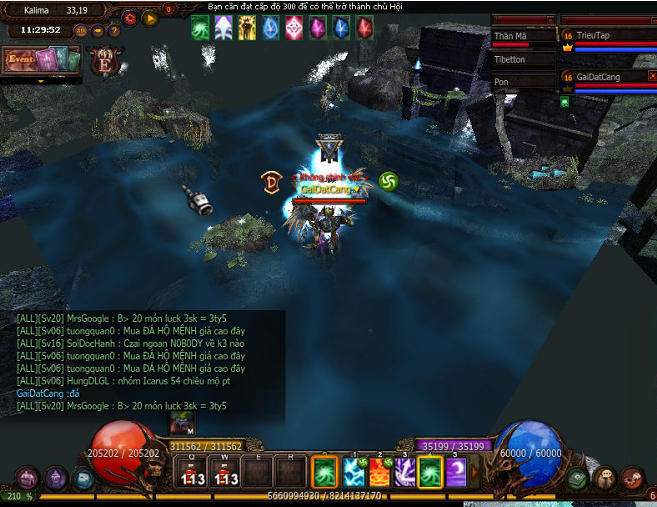Activate the lightning skill in slot 1
Image resolution: width=657 pixels, height=507 pixels.
click(x=355, y=471)
